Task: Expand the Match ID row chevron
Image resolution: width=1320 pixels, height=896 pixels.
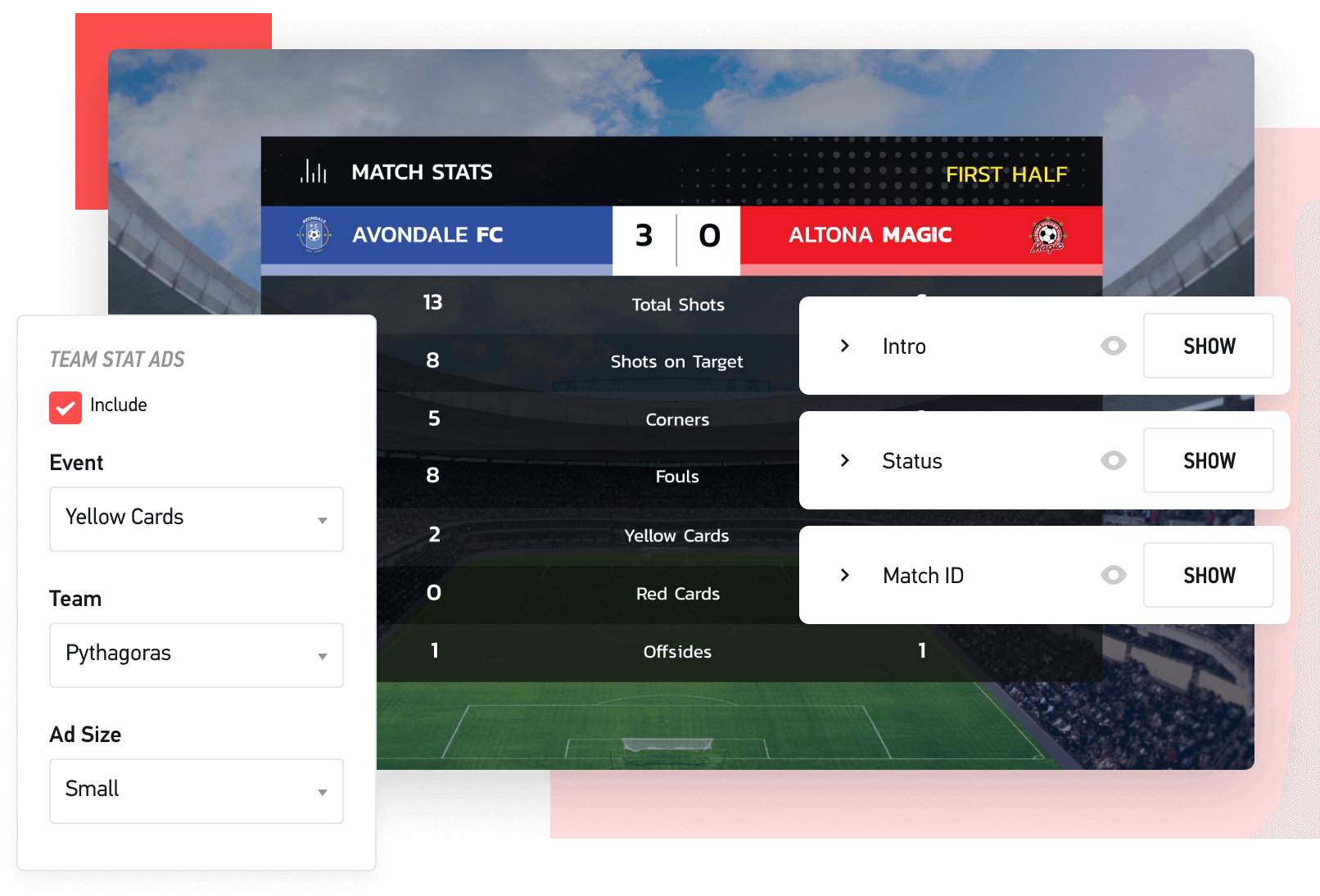Action: (x=845, y=575)
